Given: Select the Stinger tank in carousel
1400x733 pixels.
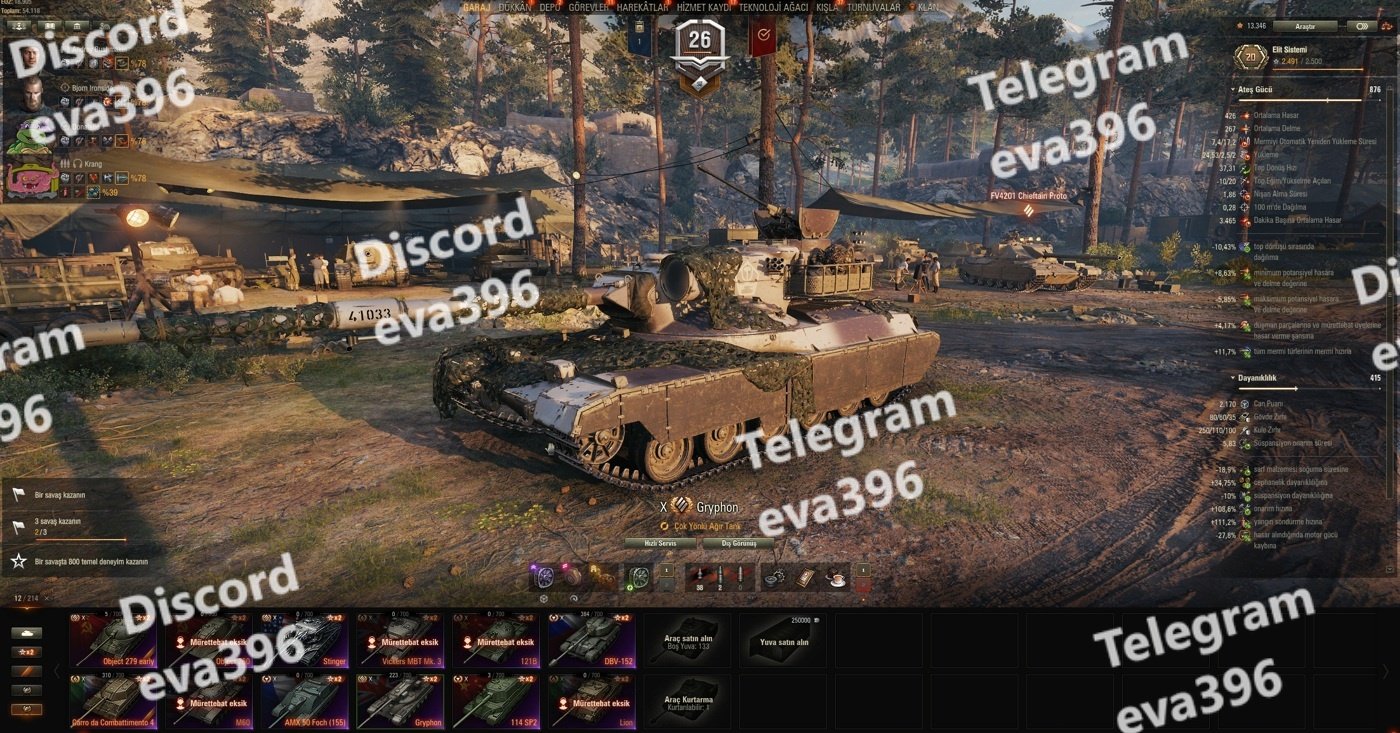Looking at the screenshot, I should click(302, 640).
